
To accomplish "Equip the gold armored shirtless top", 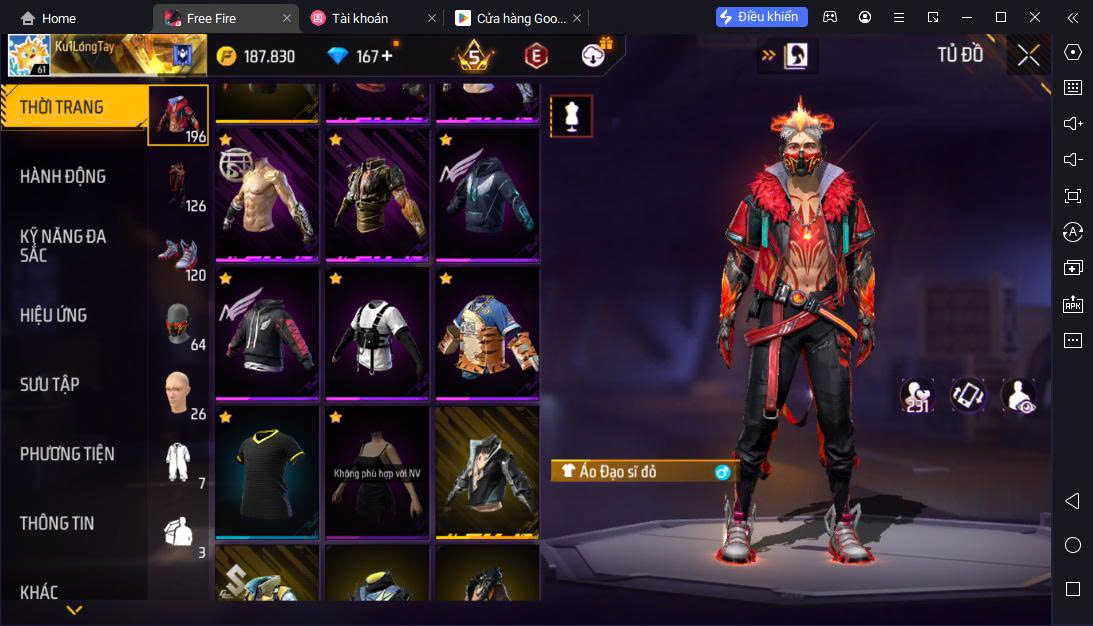I will (x=268, y=194).
